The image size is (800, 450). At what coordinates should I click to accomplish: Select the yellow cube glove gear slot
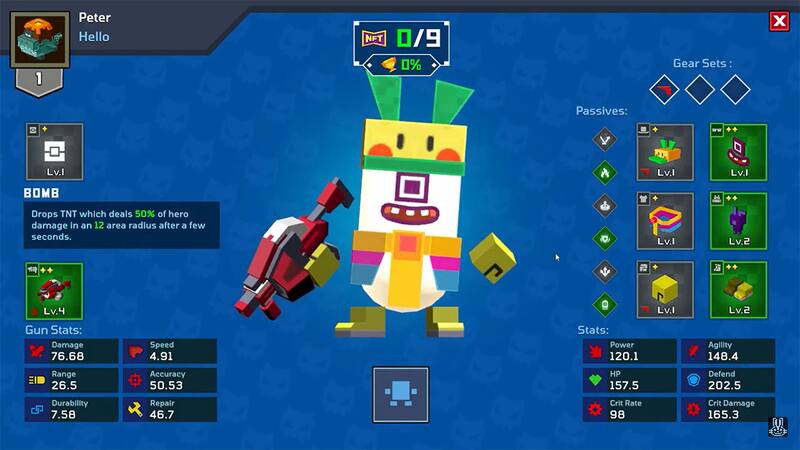pos(665,289)
